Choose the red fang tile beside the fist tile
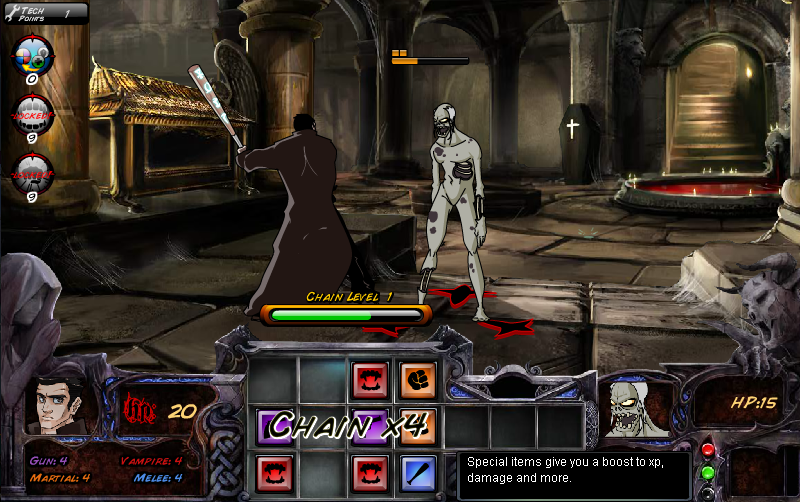 [369, 380]
